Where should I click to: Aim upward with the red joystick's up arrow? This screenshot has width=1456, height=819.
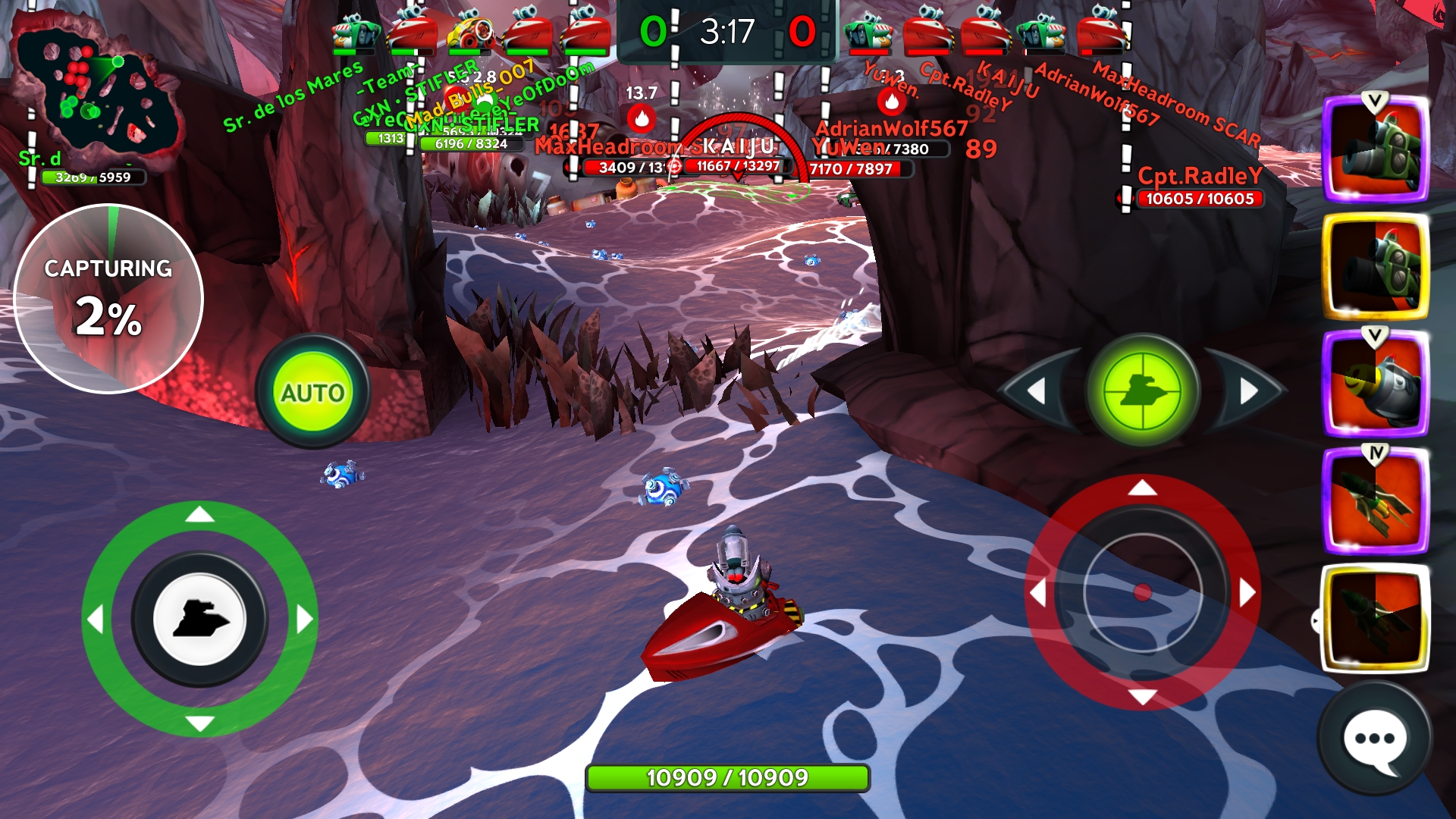pyautogui.click(x=1142, y=488)
